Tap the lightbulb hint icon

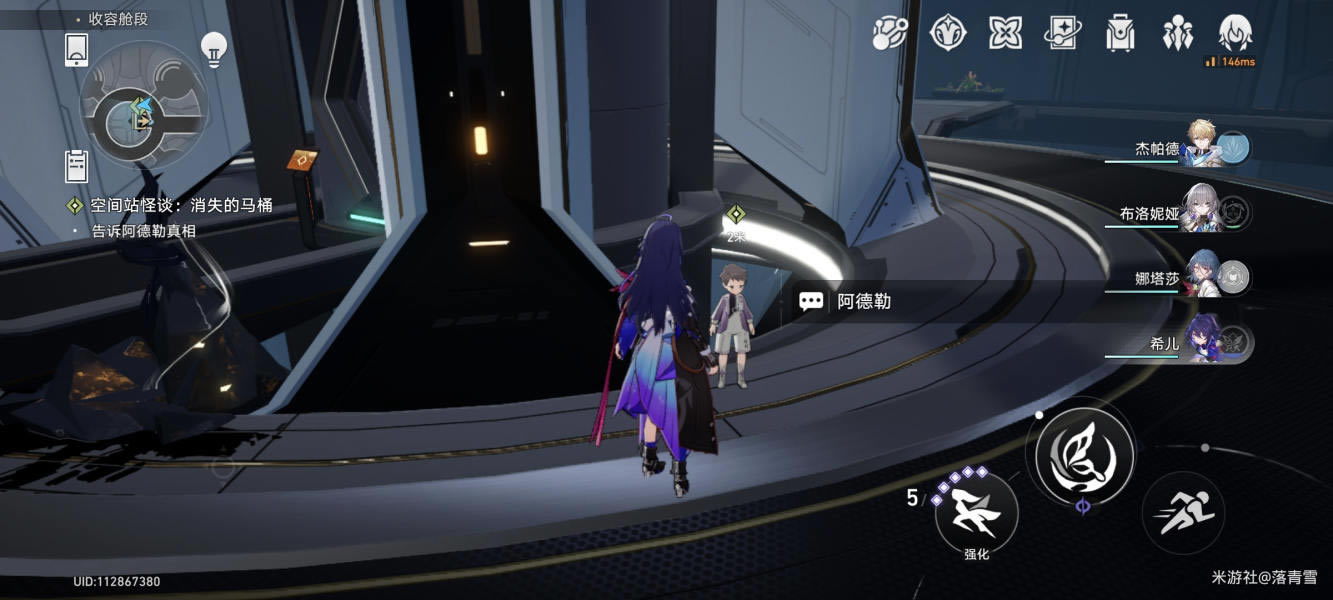pyautogui.click(x=213, y=48)
